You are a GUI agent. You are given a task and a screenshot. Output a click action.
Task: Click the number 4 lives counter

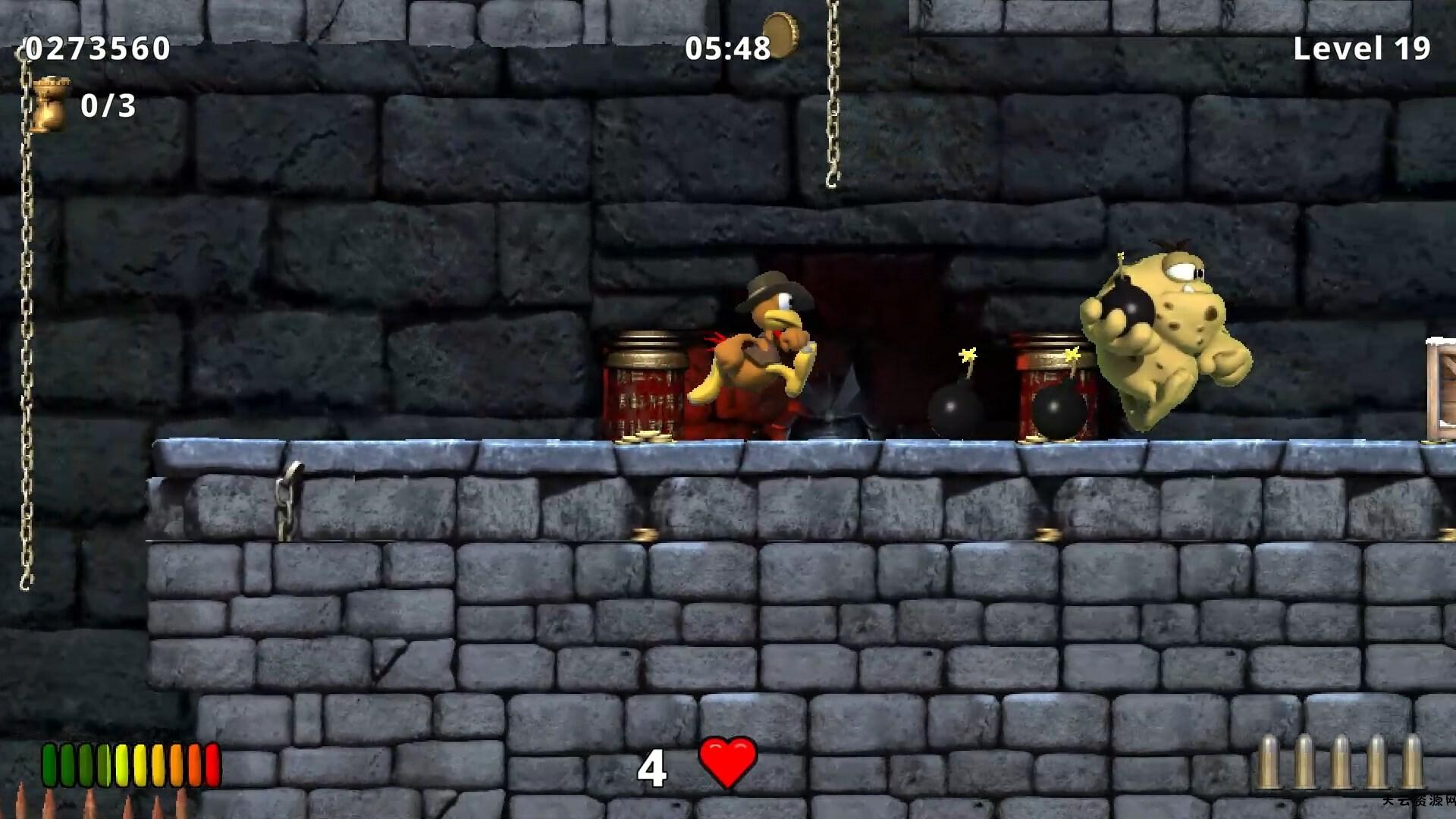tap(654, 767)
